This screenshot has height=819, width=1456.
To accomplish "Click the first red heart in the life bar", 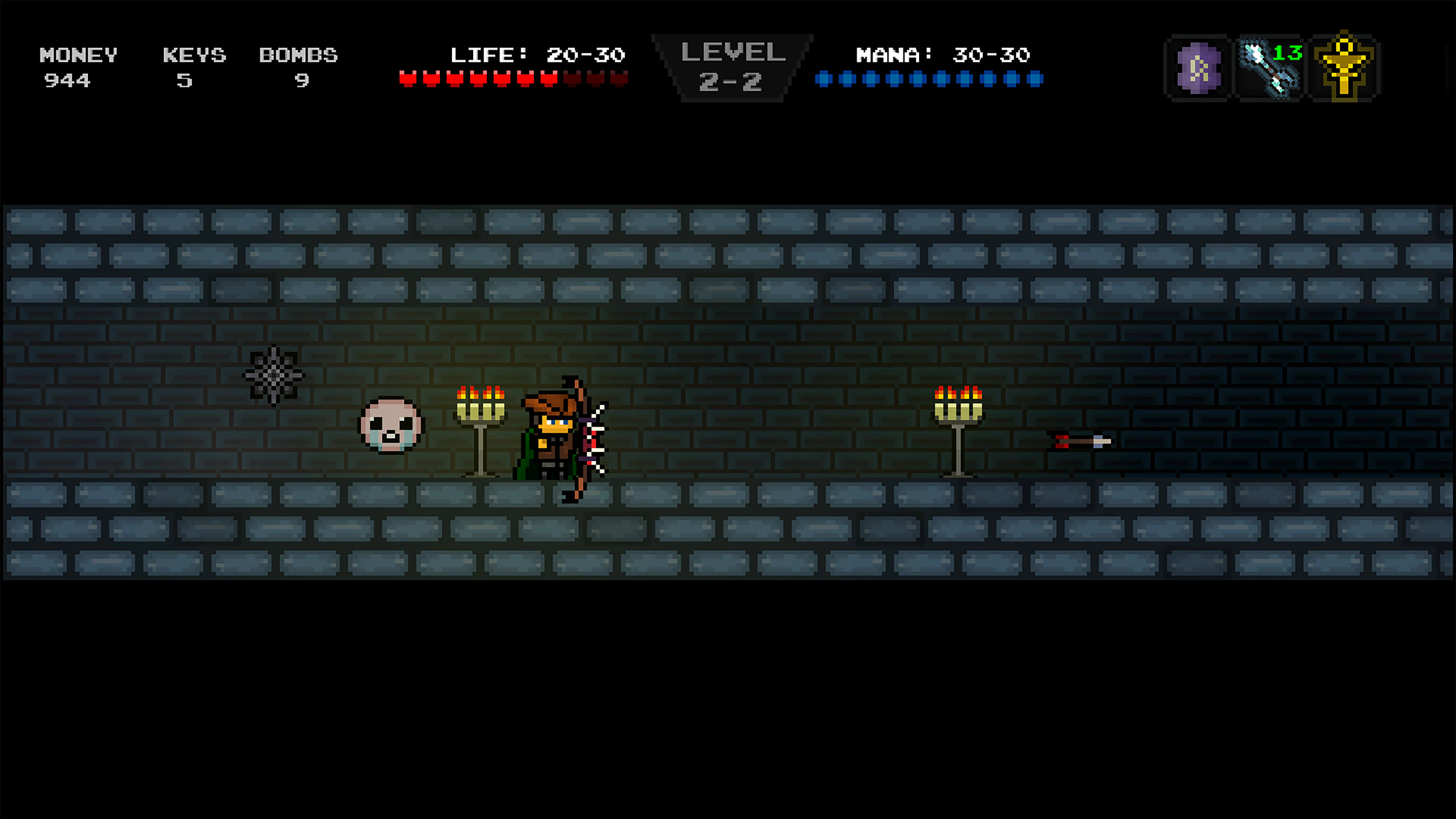I will click(408, 78).
